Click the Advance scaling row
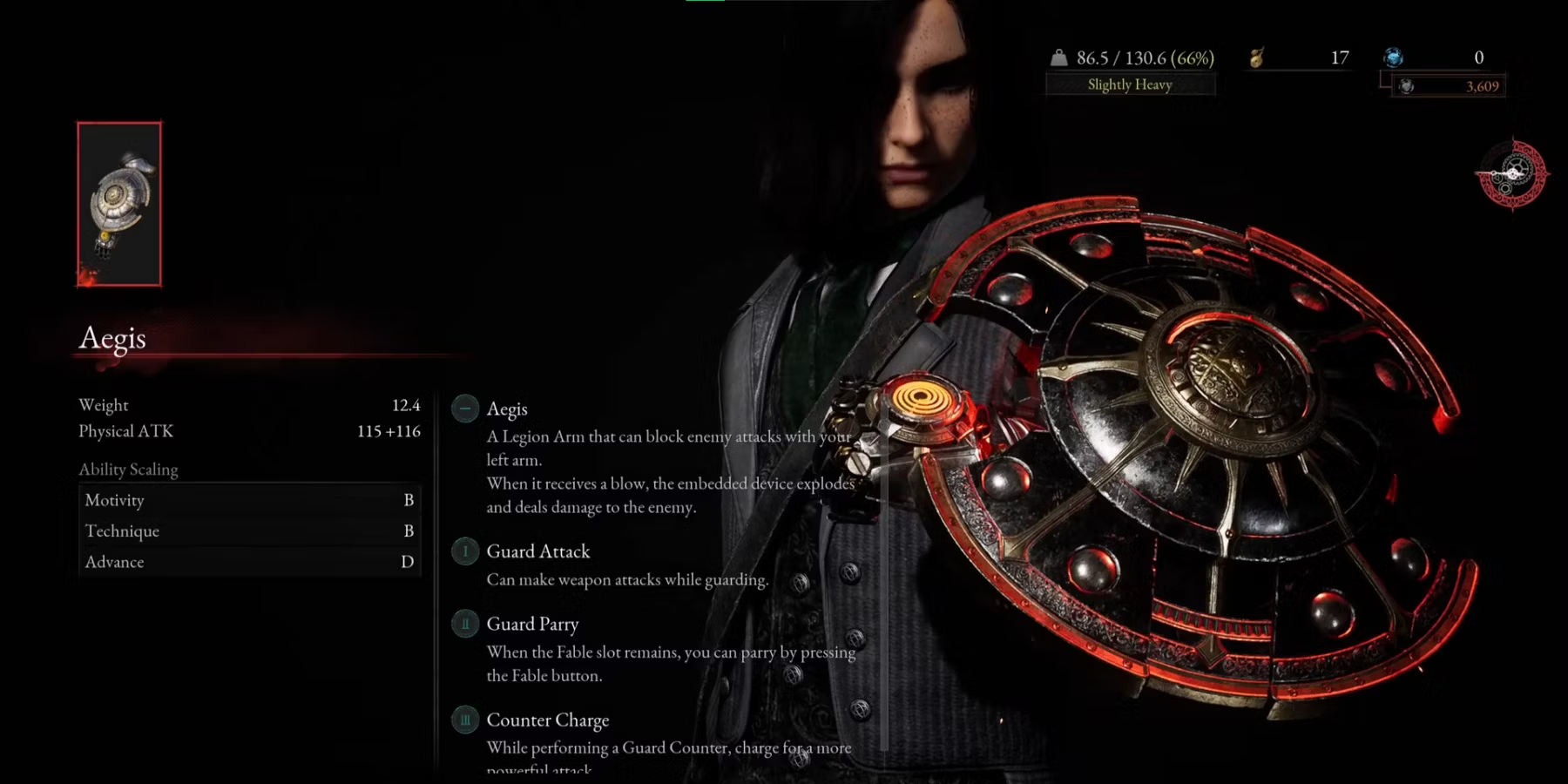This screenshot has height=784, width=1568. (x=249, y=562)
